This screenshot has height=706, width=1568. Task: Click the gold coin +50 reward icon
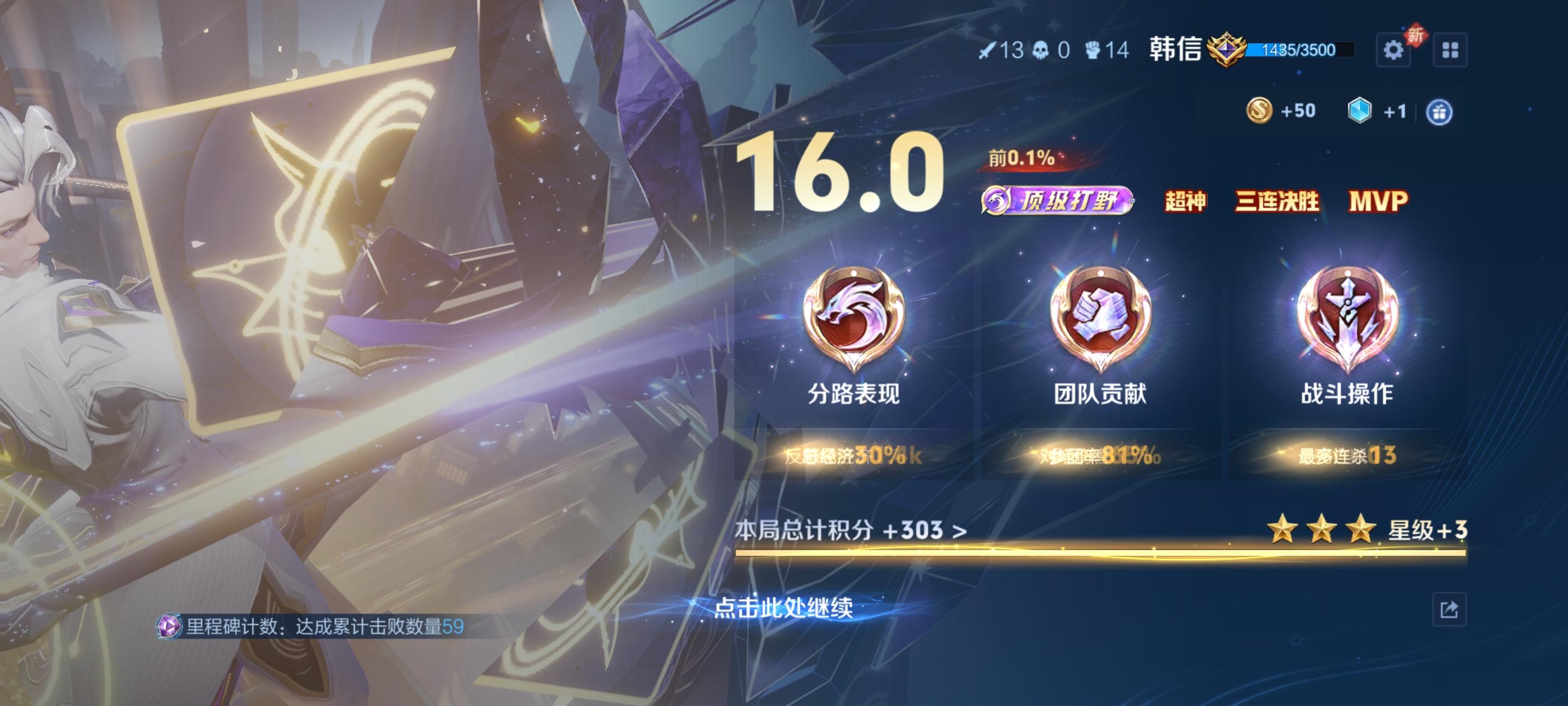[x=1261, y=111]
